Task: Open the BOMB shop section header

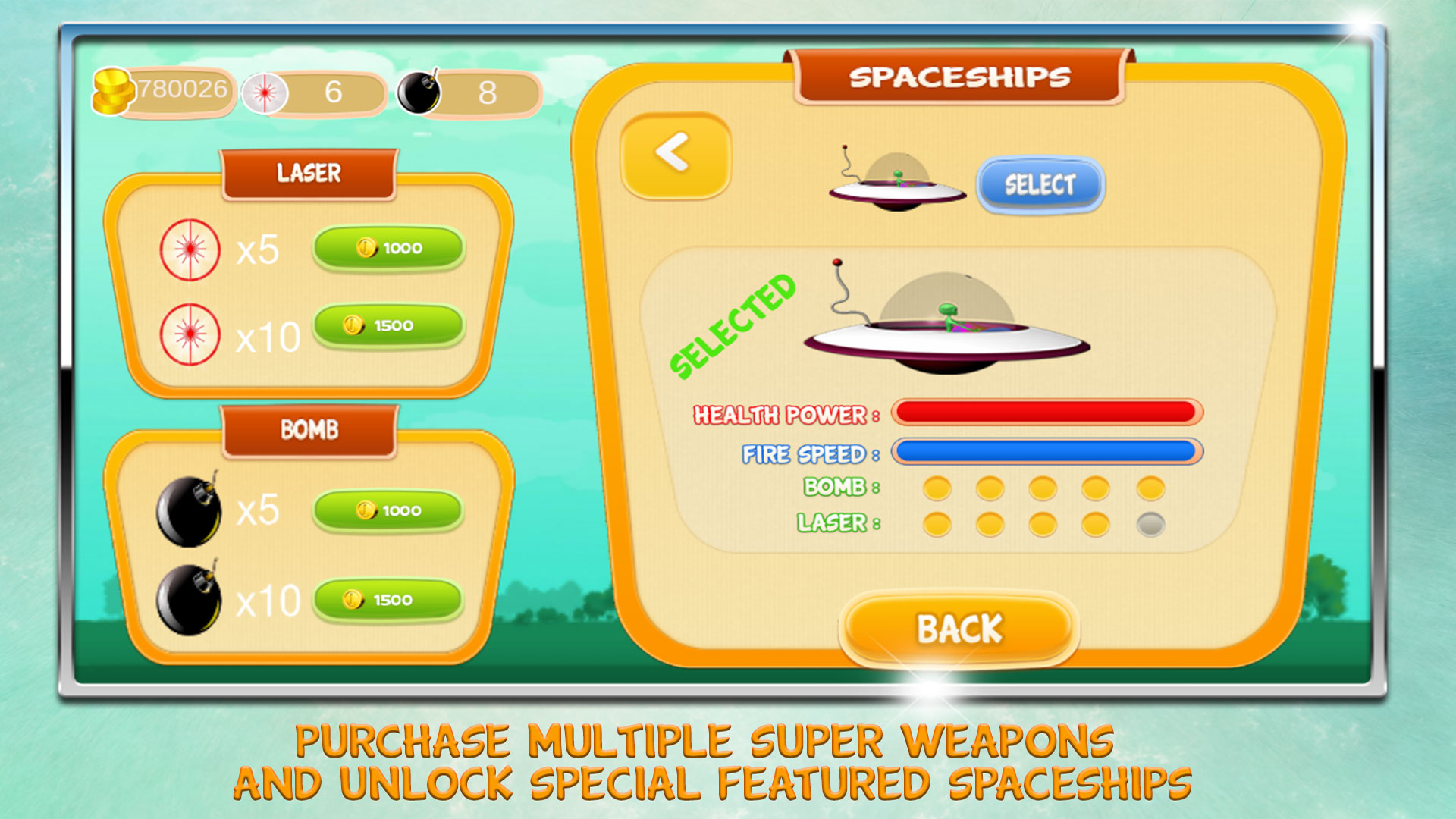Action: point(308,428)
